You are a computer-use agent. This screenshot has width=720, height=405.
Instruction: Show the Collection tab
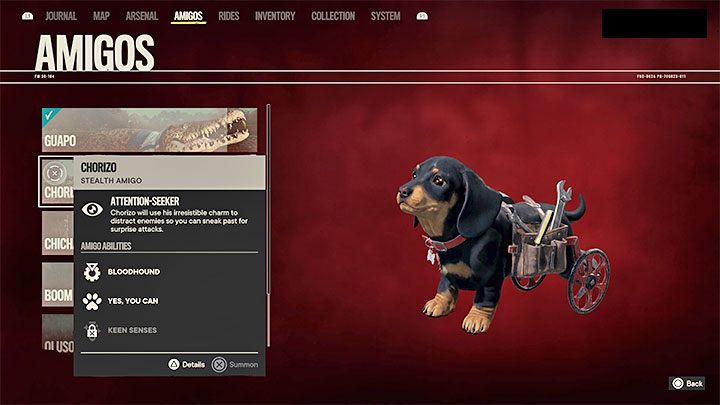tap(333, 16)
